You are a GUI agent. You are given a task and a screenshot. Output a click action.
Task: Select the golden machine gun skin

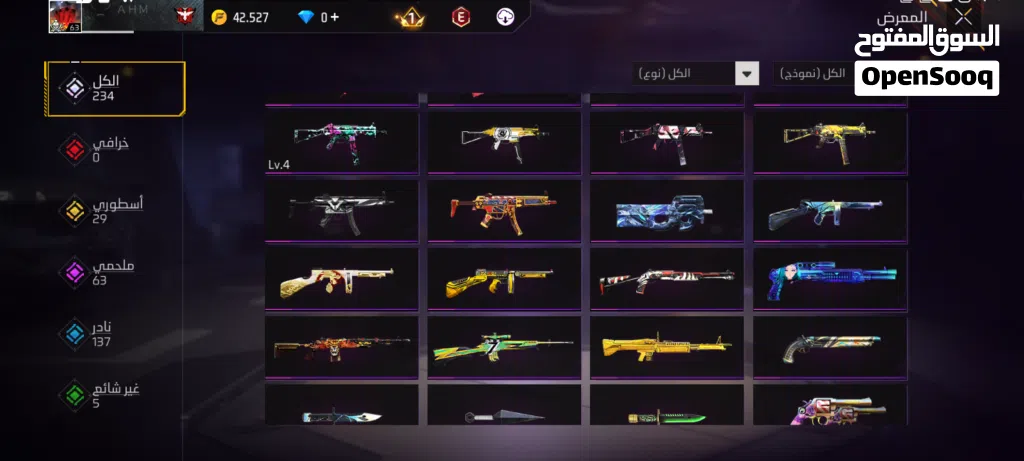667,346
